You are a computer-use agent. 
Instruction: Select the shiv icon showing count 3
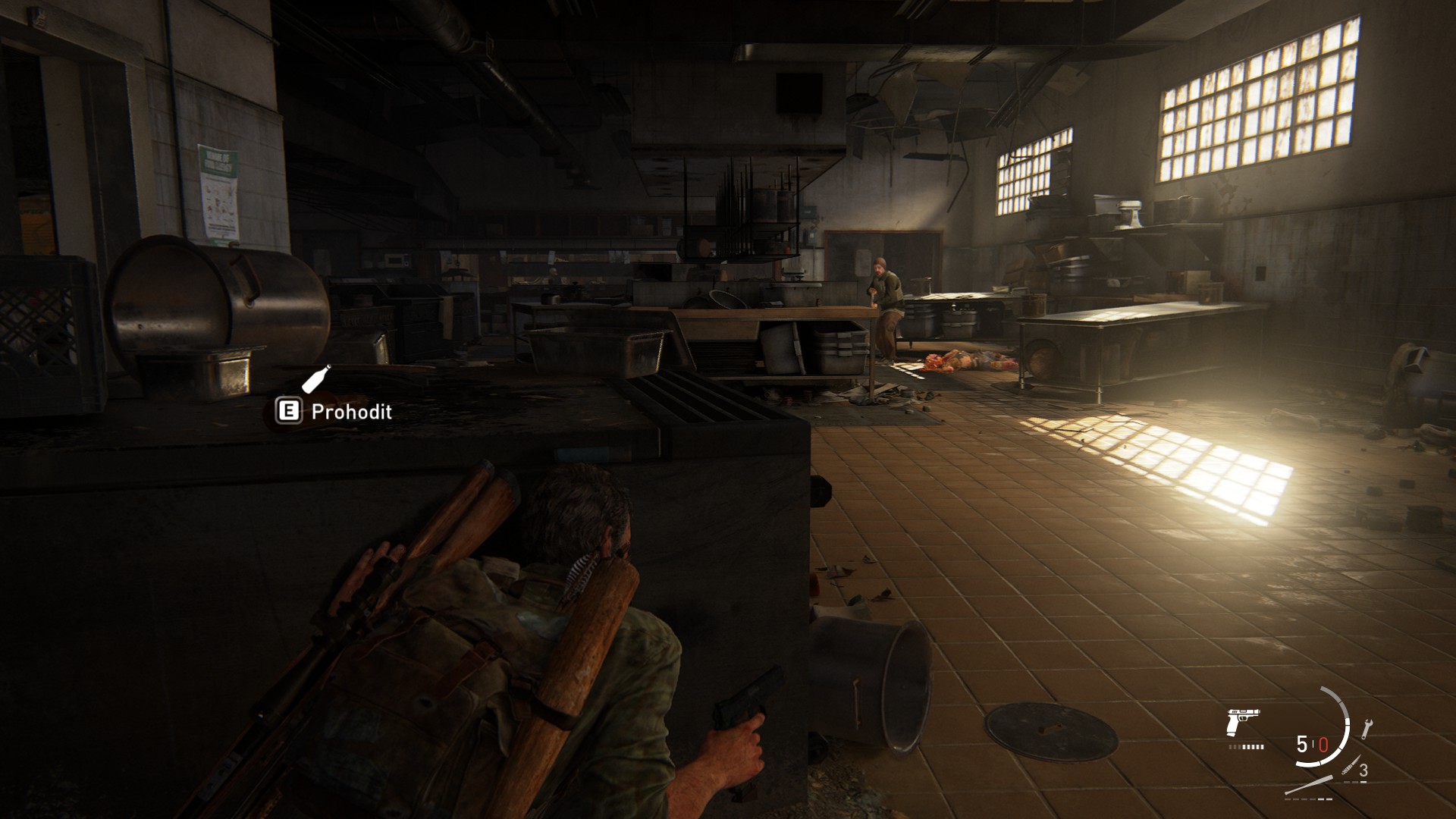[x=1351, y=766]
